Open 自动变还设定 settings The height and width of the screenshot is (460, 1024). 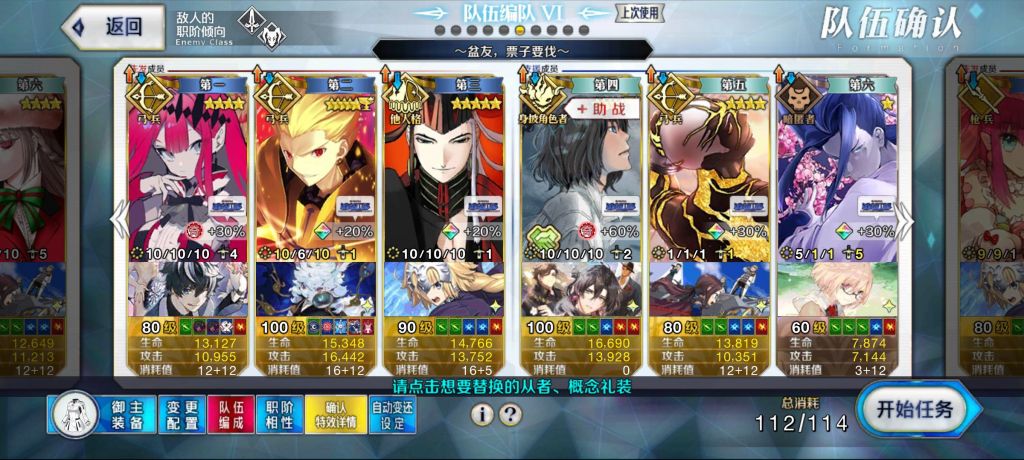click(391, 414)
